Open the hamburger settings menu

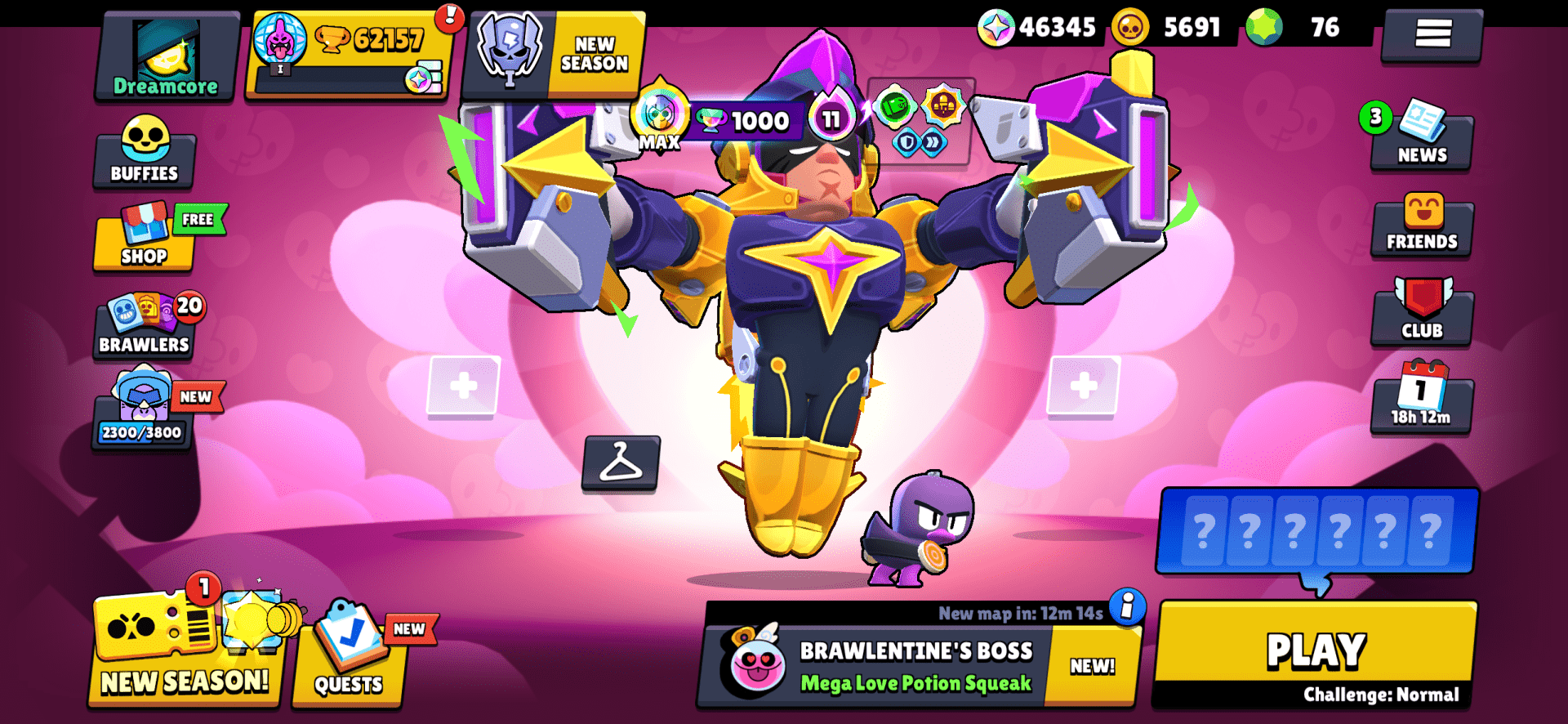pyautogui.click(x=1432, y=36)
